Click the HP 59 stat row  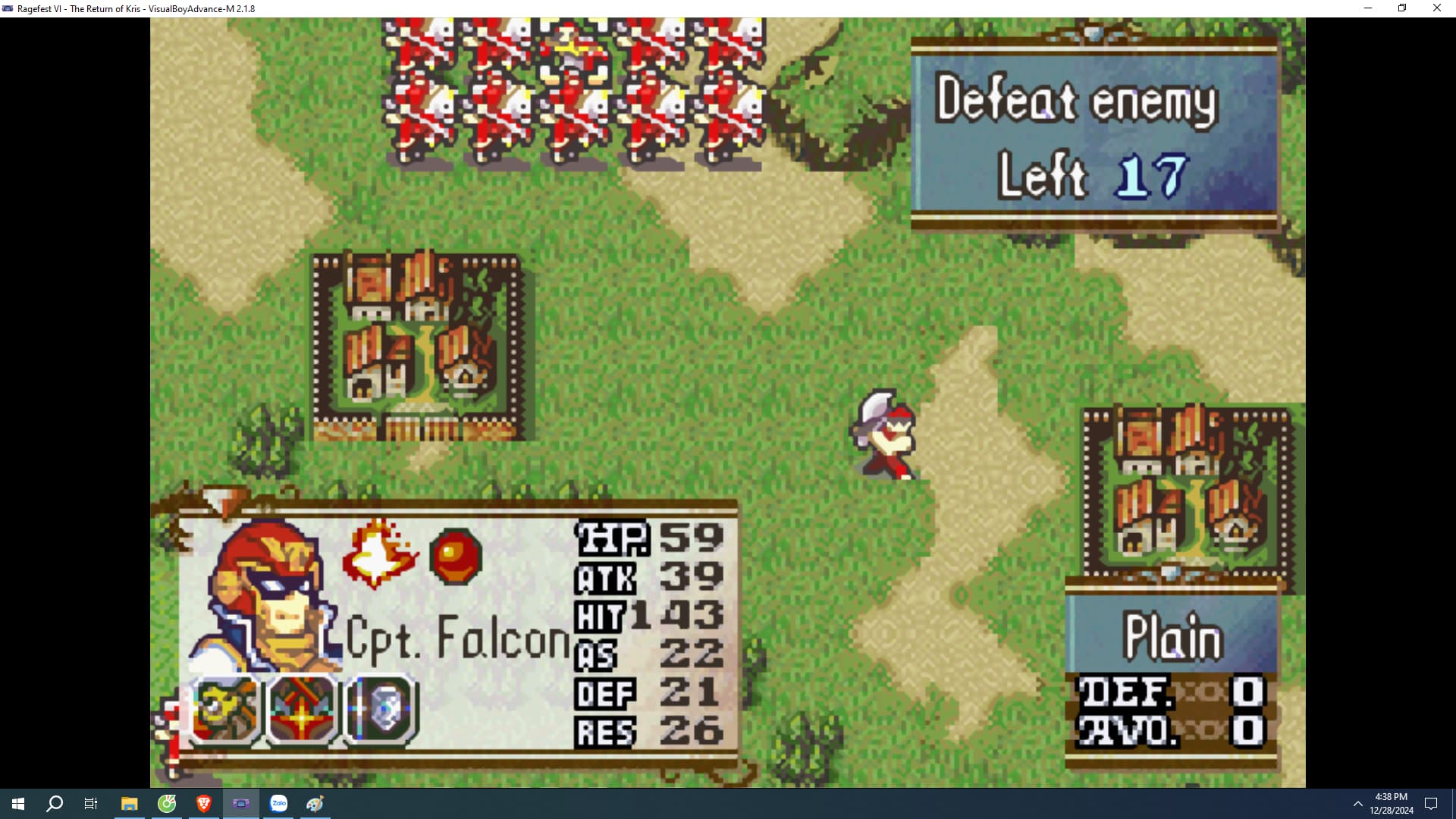[648, 539]
